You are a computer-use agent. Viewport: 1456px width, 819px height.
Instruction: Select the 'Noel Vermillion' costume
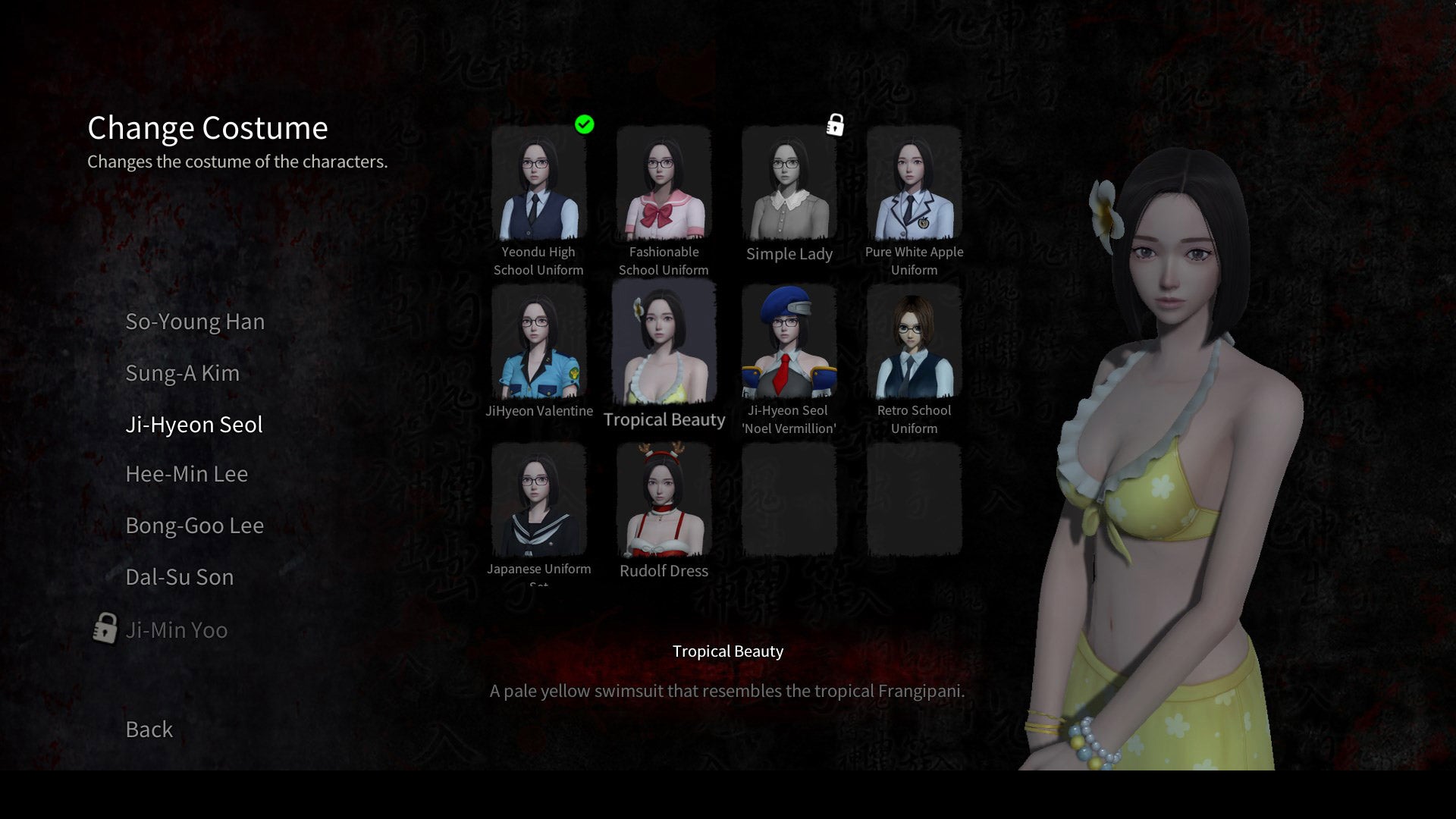coord(789,345)
